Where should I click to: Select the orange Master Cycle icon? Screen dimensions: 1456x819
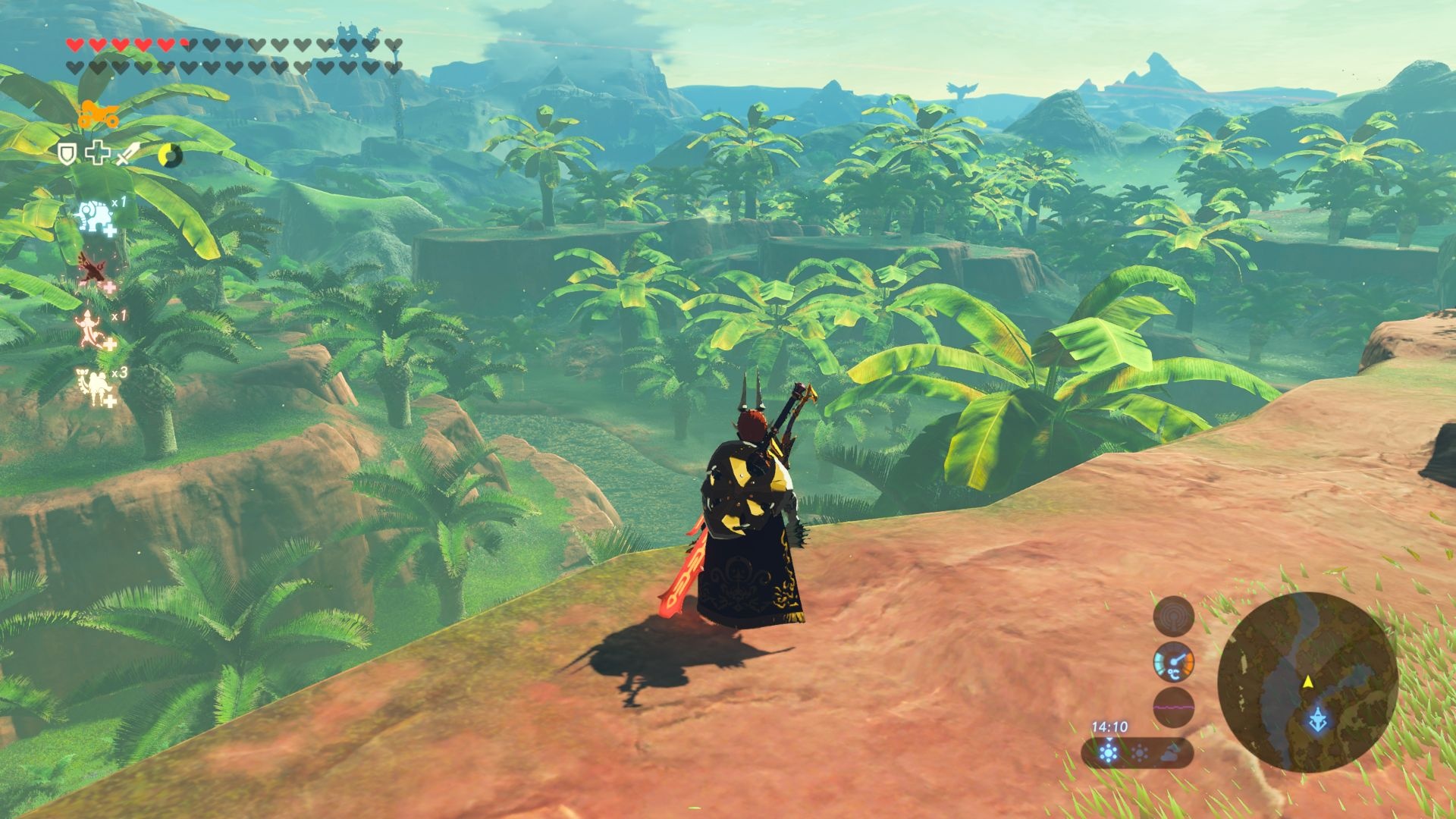[x=98, y=115]
